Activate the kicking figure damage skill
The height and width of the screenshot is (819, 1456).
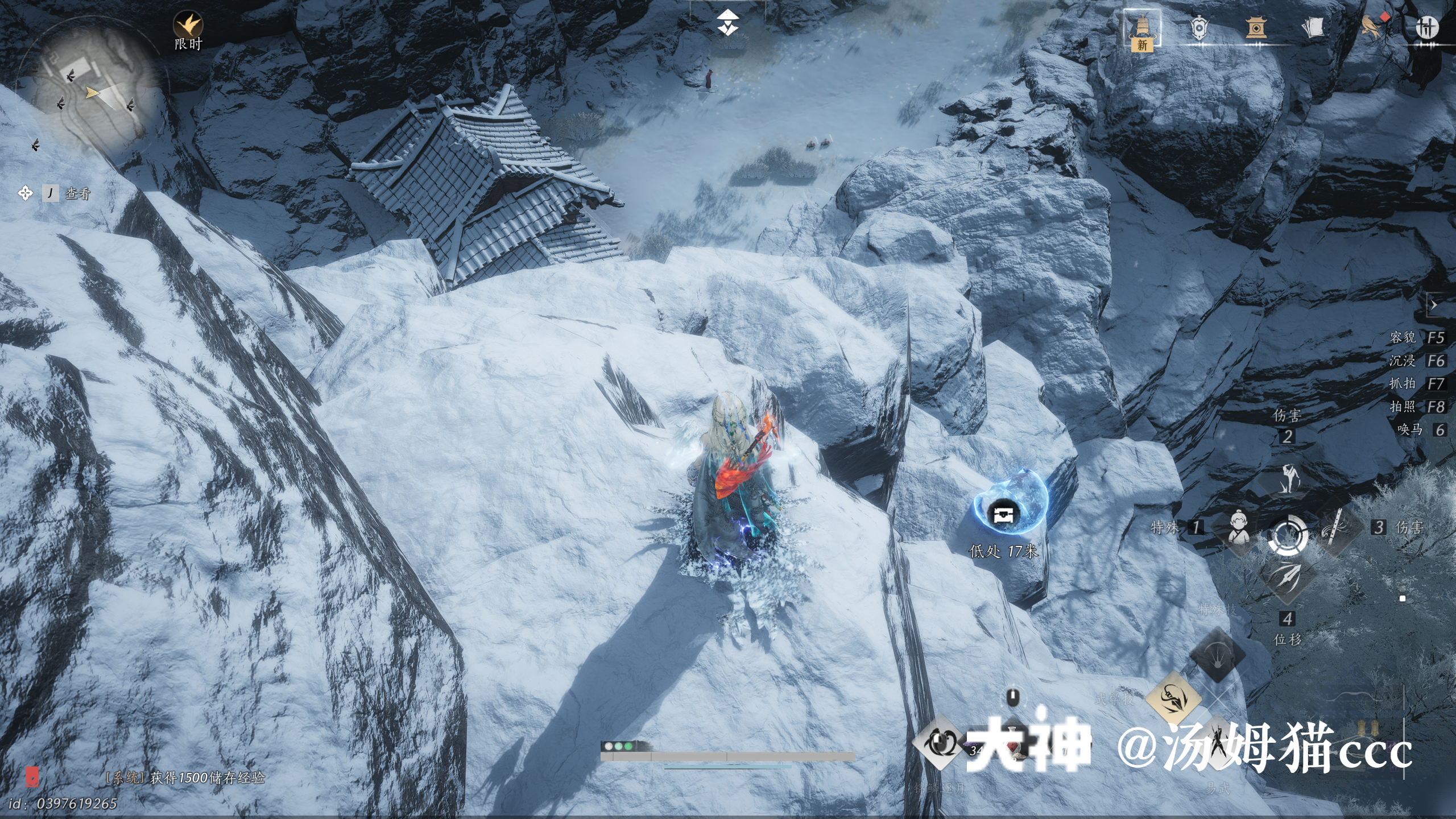point(1288,479)
